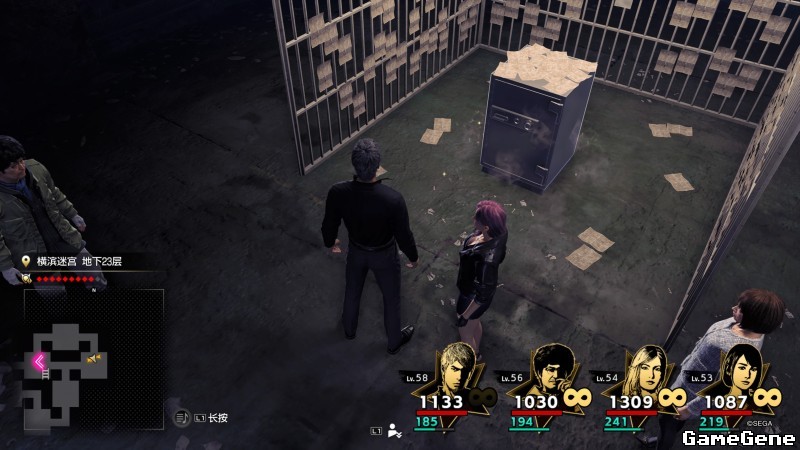Select the yellow marker on the minimap
The height and width of the screenshot is (450, 800).
pos(94,358)
